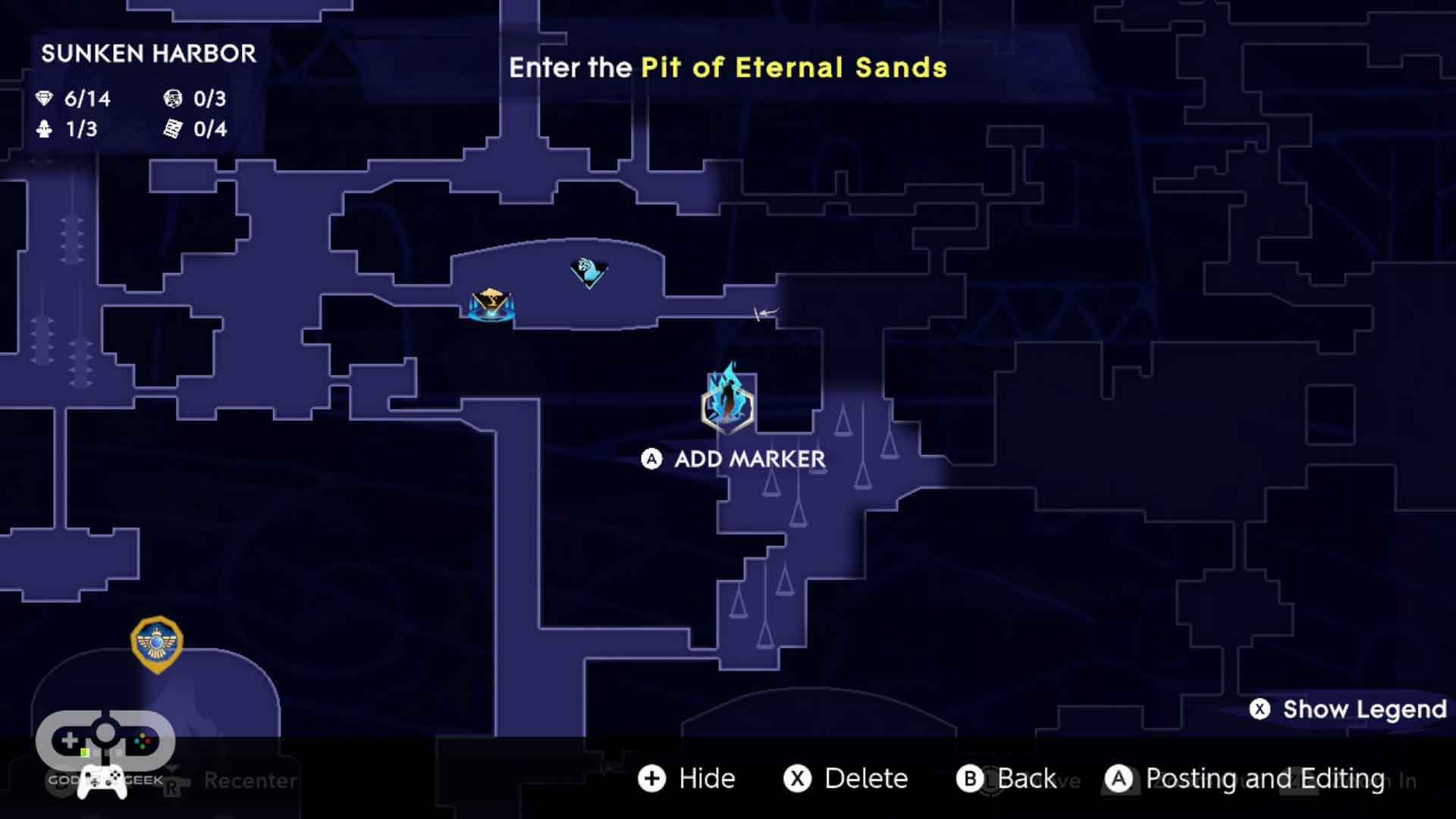
Task: Click the Pit of Eternal Sands objective
Action: pos(793,67)
